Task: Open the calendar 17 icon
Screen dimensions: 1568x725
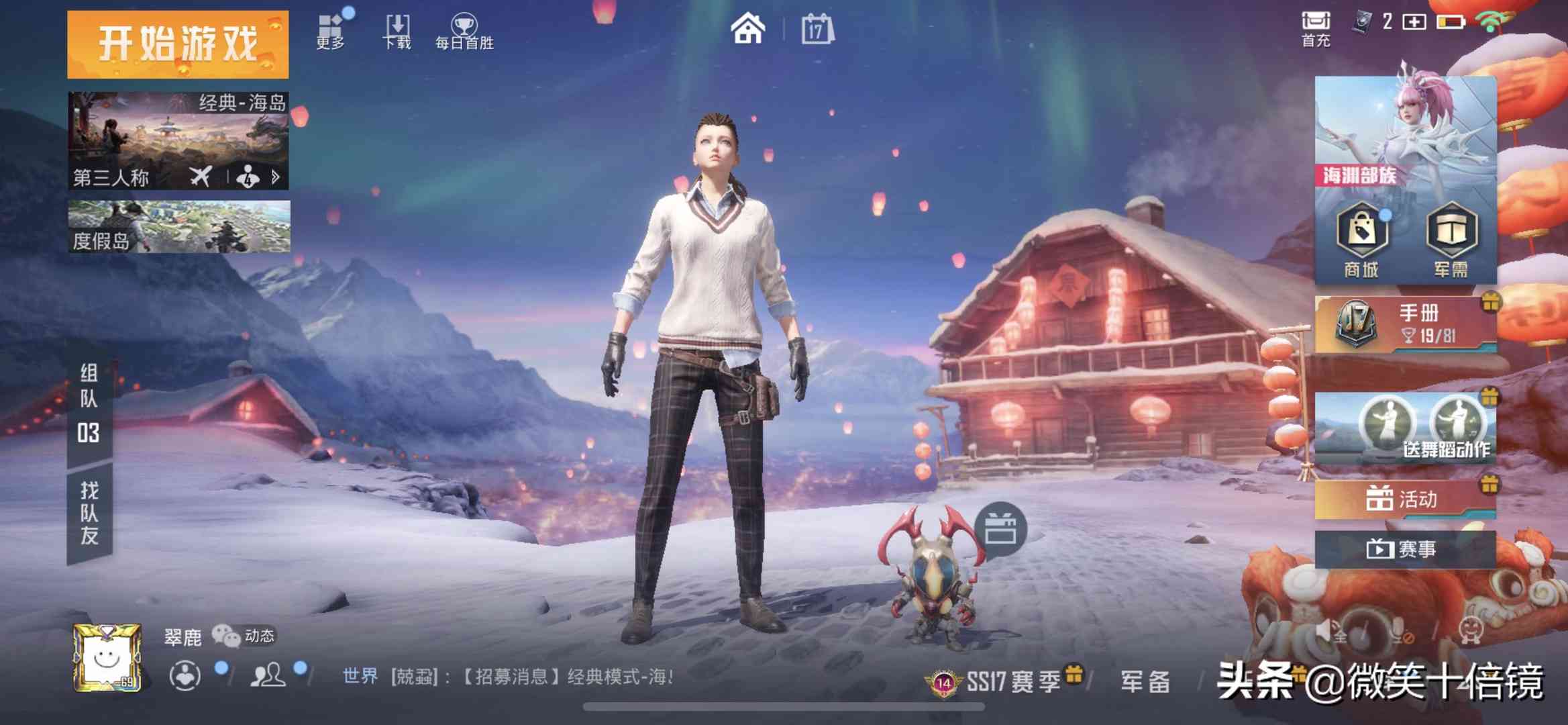Action: (817, 30)
